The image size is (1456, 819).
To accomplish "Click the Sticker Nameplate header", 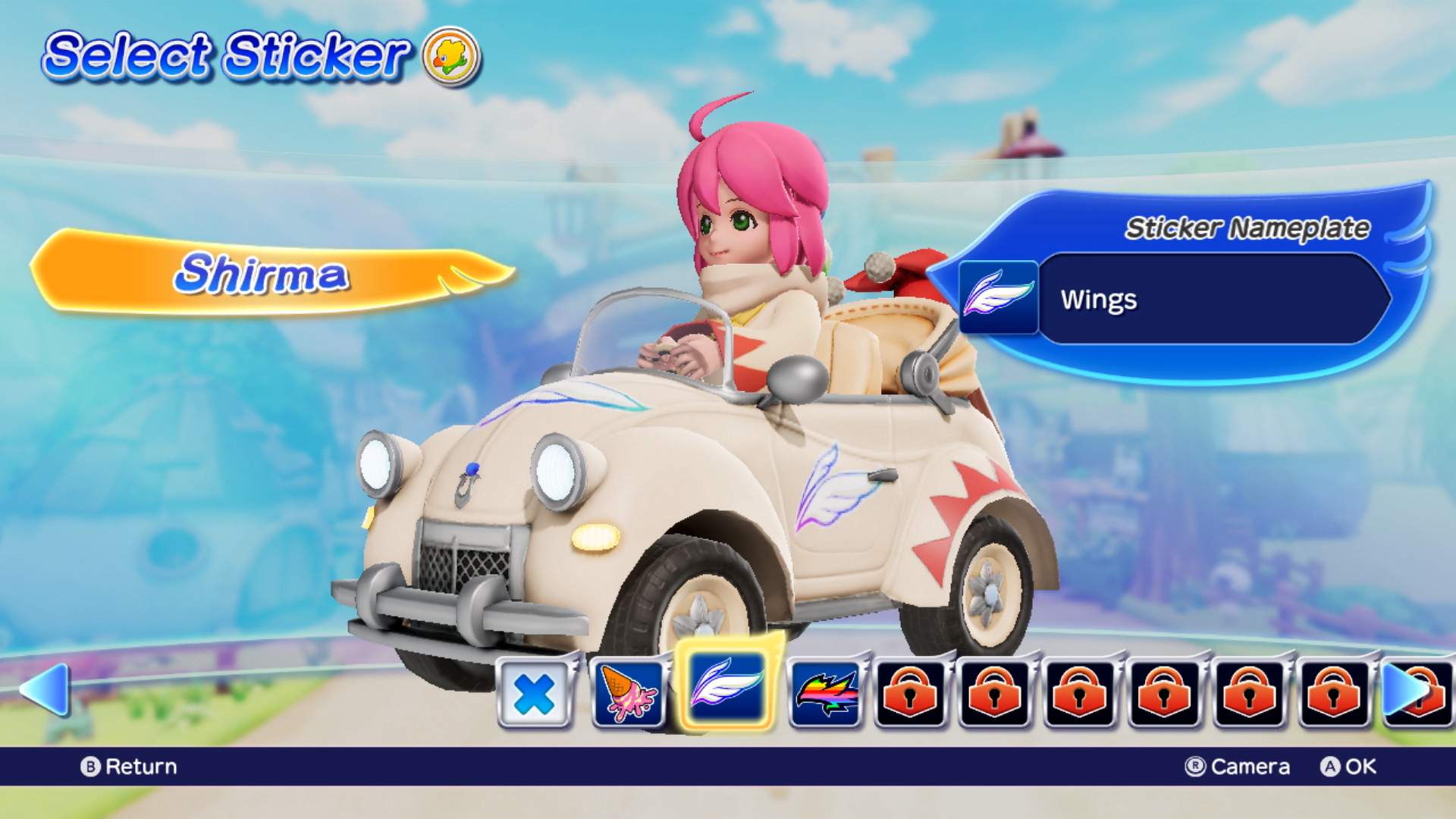I will [x=1248, y=226].
